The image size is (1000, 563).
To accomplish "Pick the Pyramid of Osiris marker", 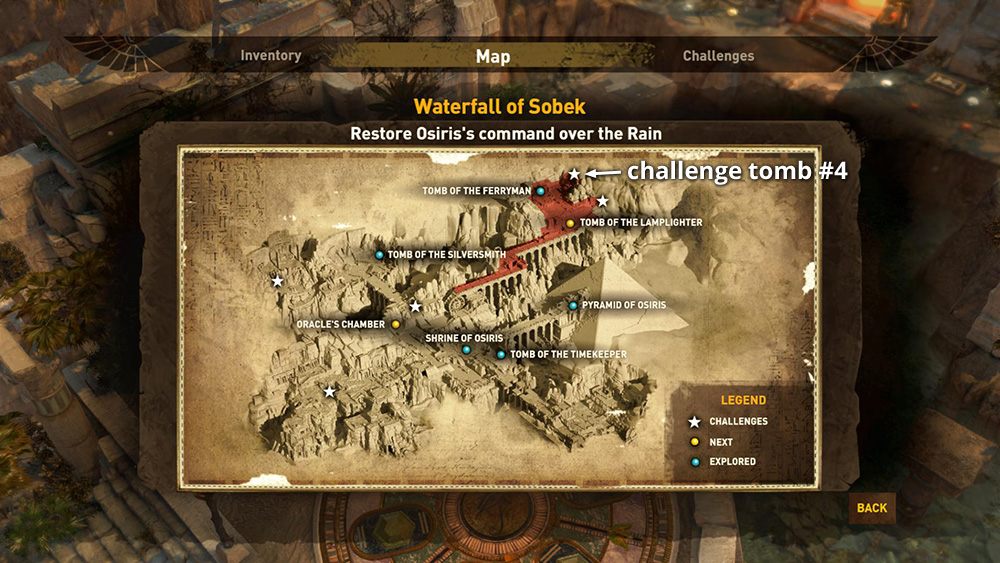I will [573, 305].
